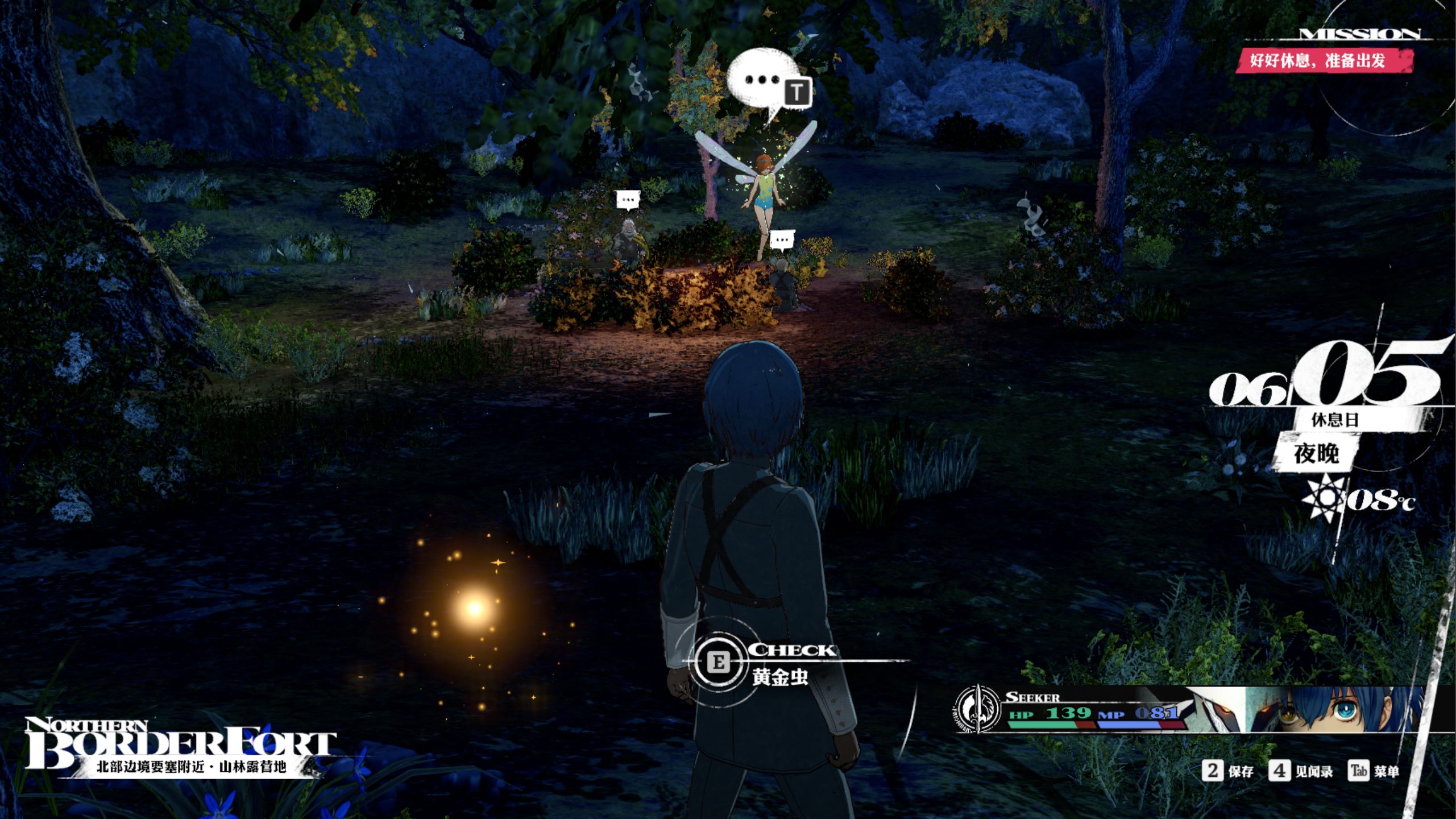
Task: Open the 菜单 main menu
Action: [x=1374, y=771]
